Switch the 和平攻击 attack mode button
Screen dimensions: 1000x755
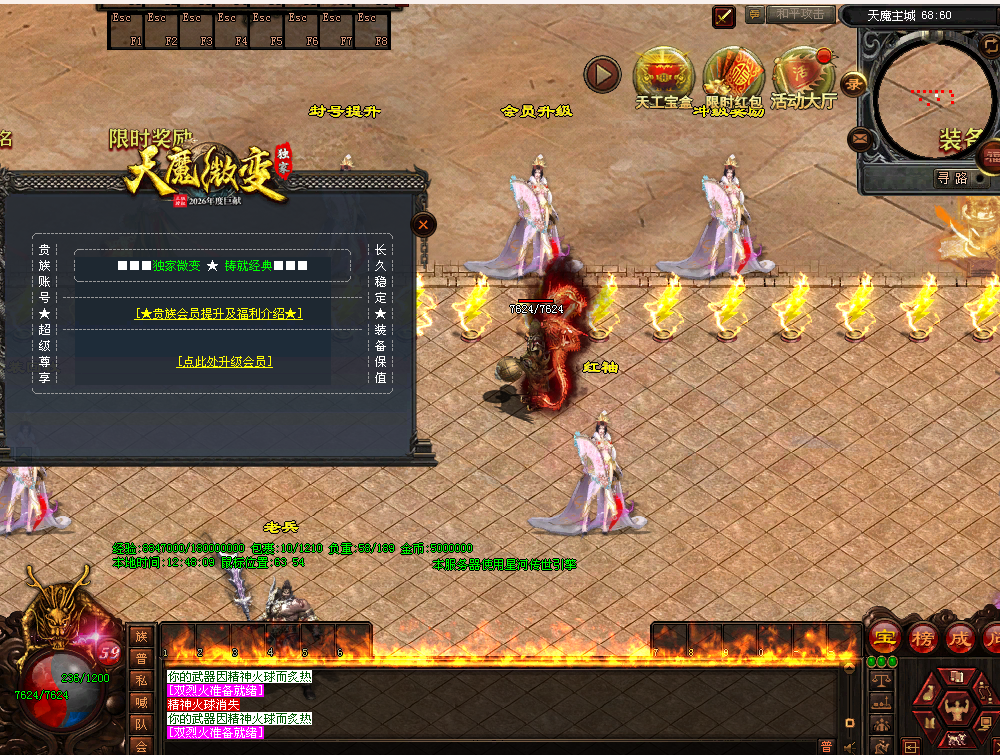tap(800, 15)
